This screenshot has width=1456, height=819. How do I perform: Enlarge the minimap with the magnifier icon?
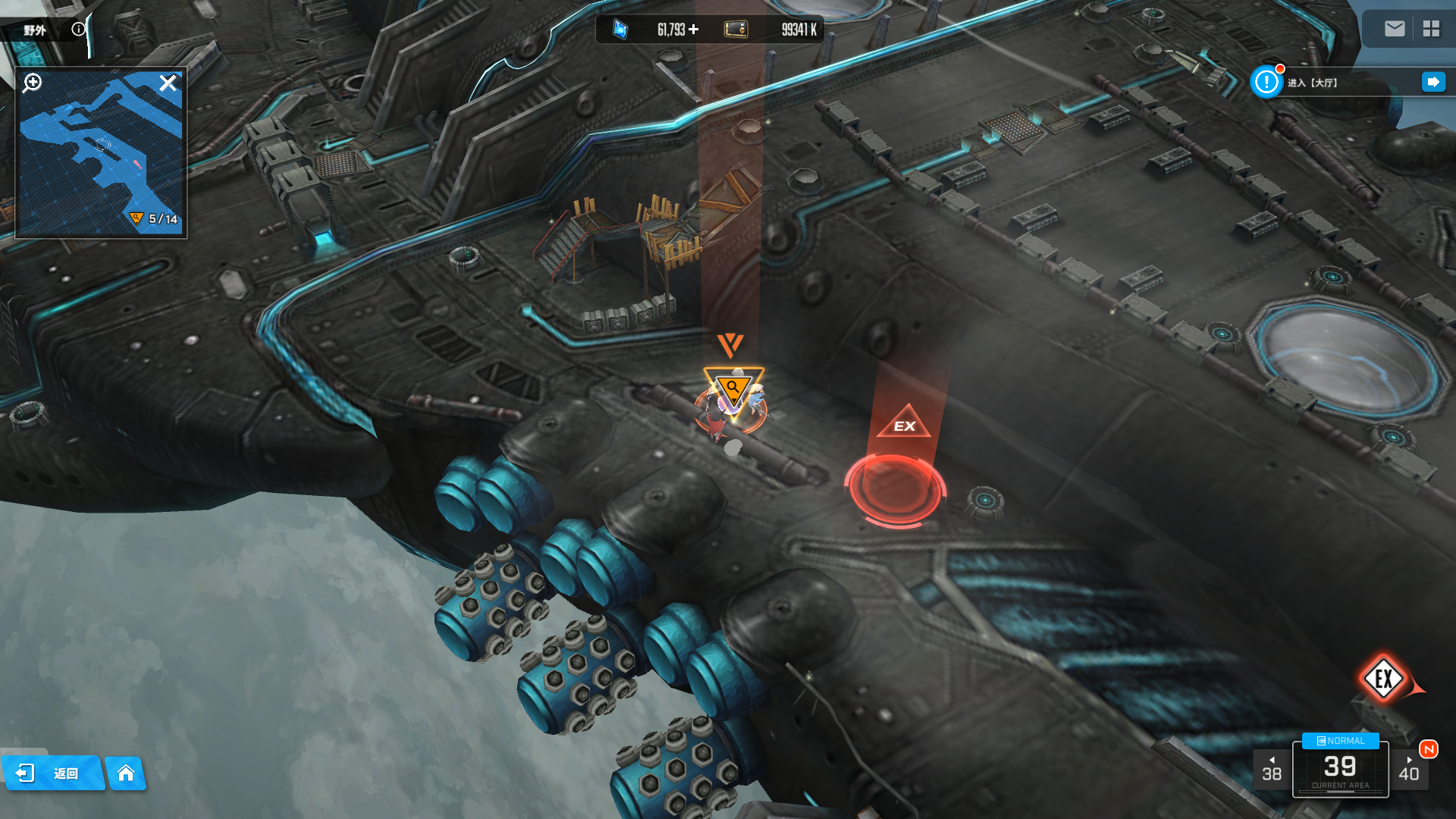pos(33,83)
